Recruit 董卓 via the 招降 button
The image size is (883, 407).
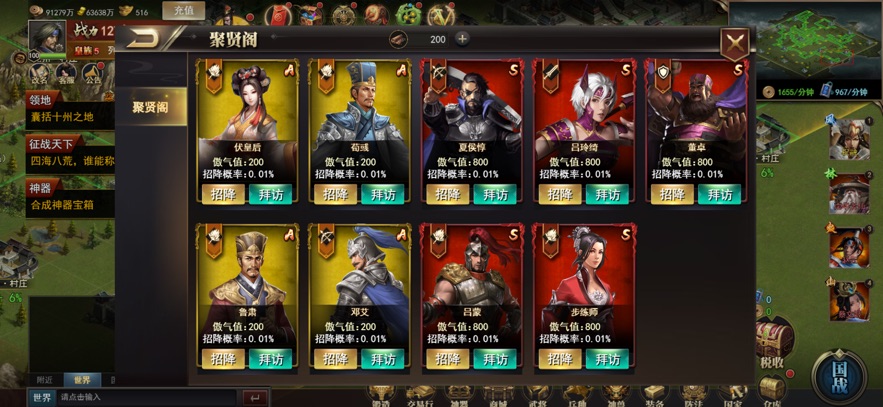coord(674,194)
